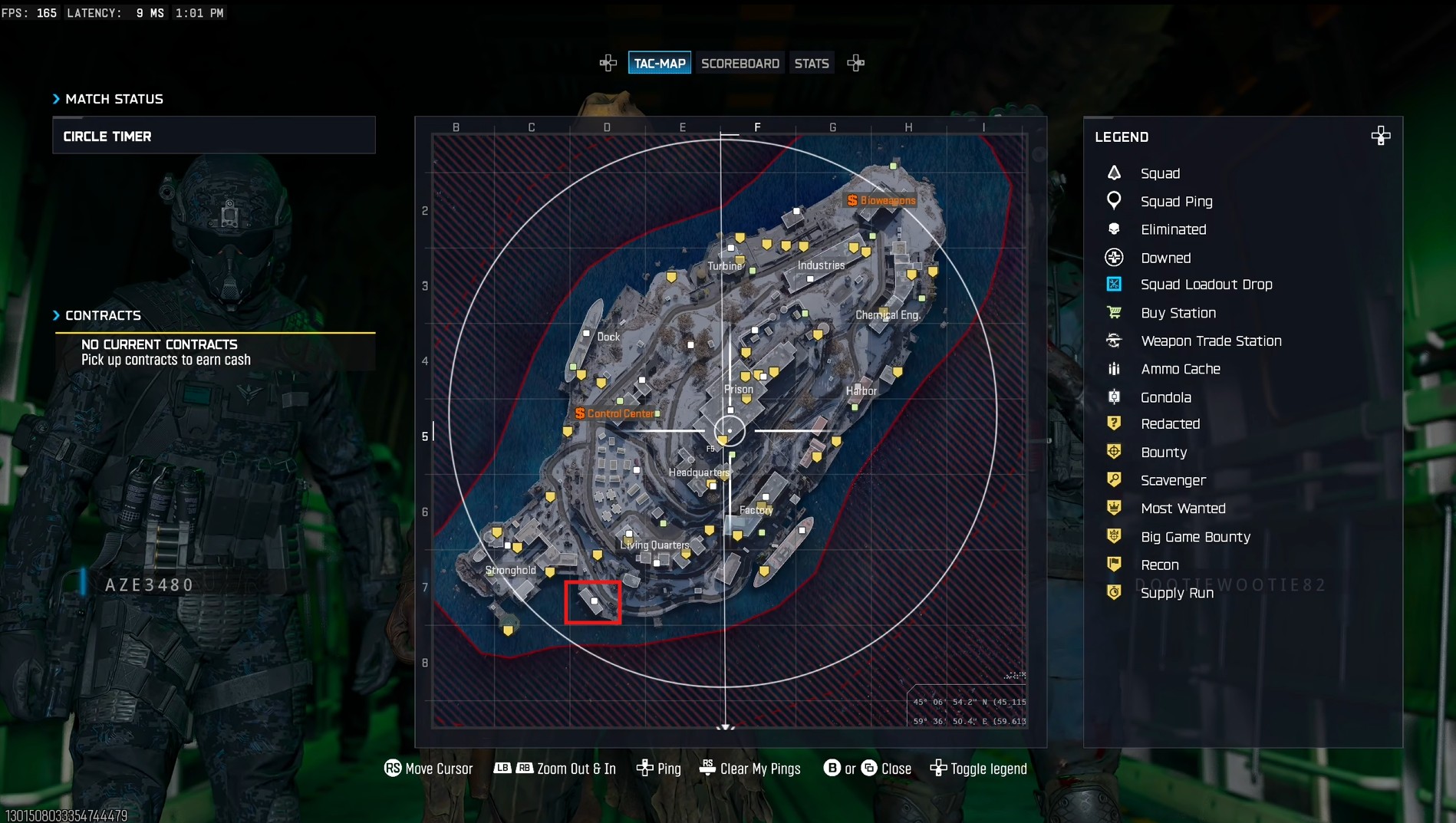Click the Squad Loadout Drop icon
The image size is (1456, 823).
tap(1114, 284)
